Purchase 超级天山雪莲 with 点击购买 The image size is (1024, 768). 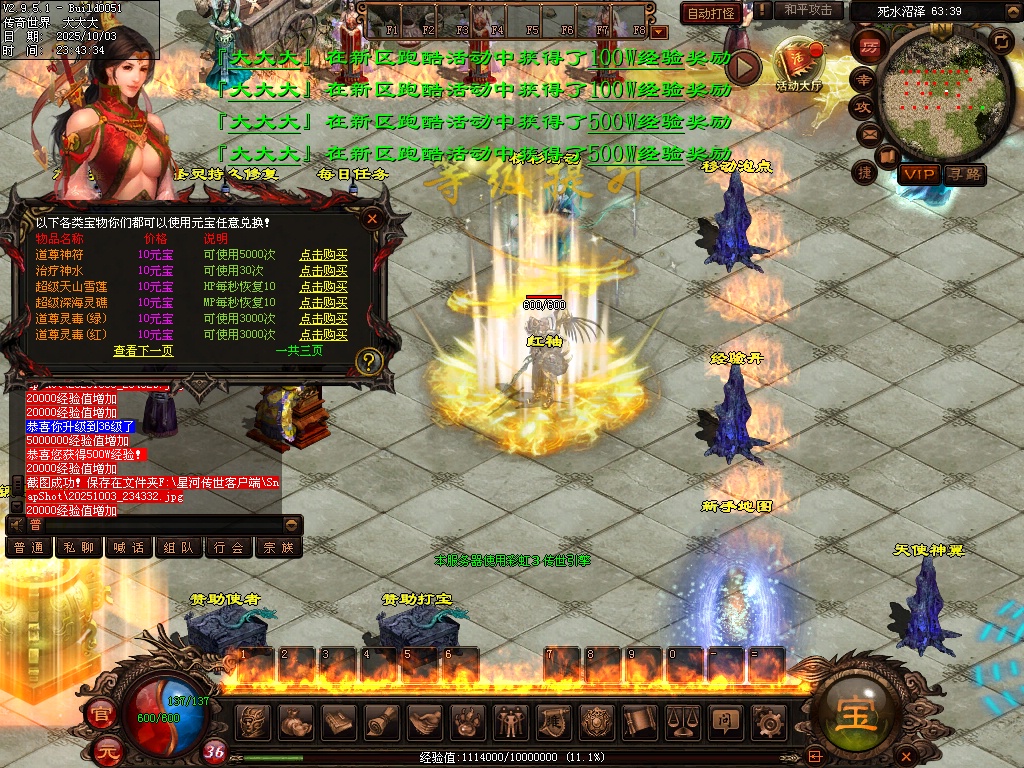click(x=323, y=287)
